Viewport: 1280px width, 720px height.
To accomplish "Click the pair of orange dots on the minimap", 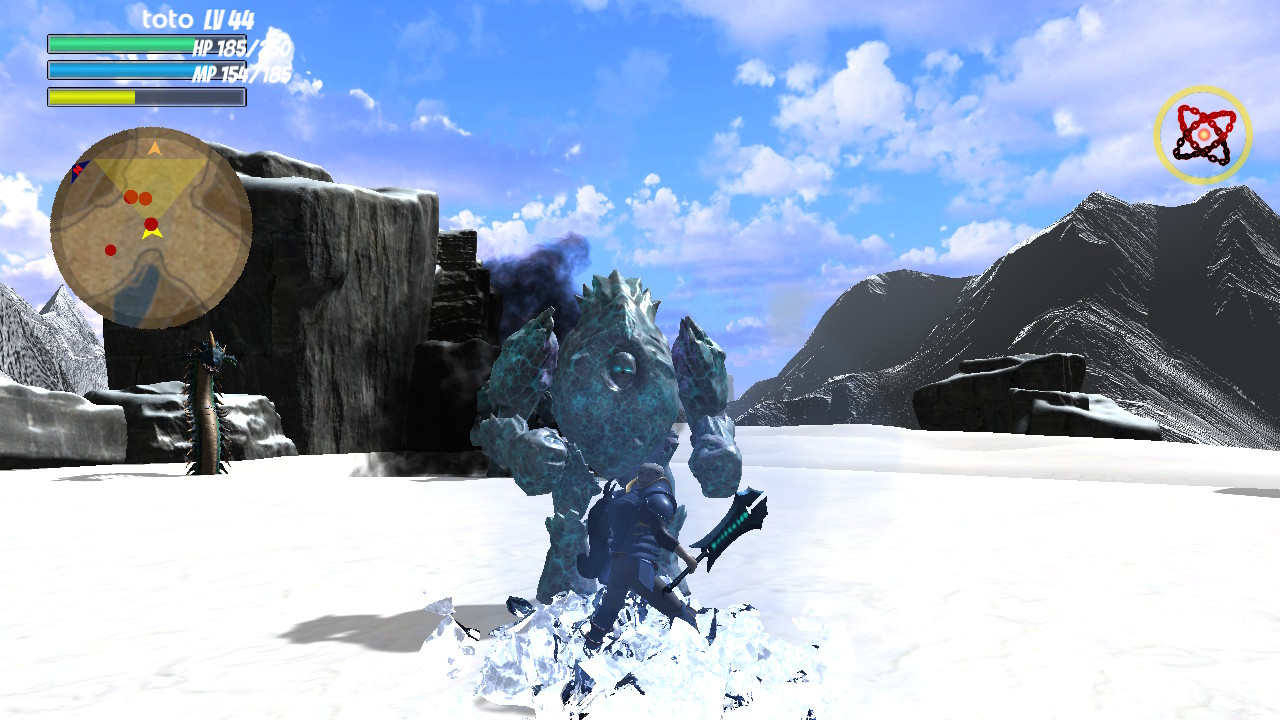I will 136,196.
